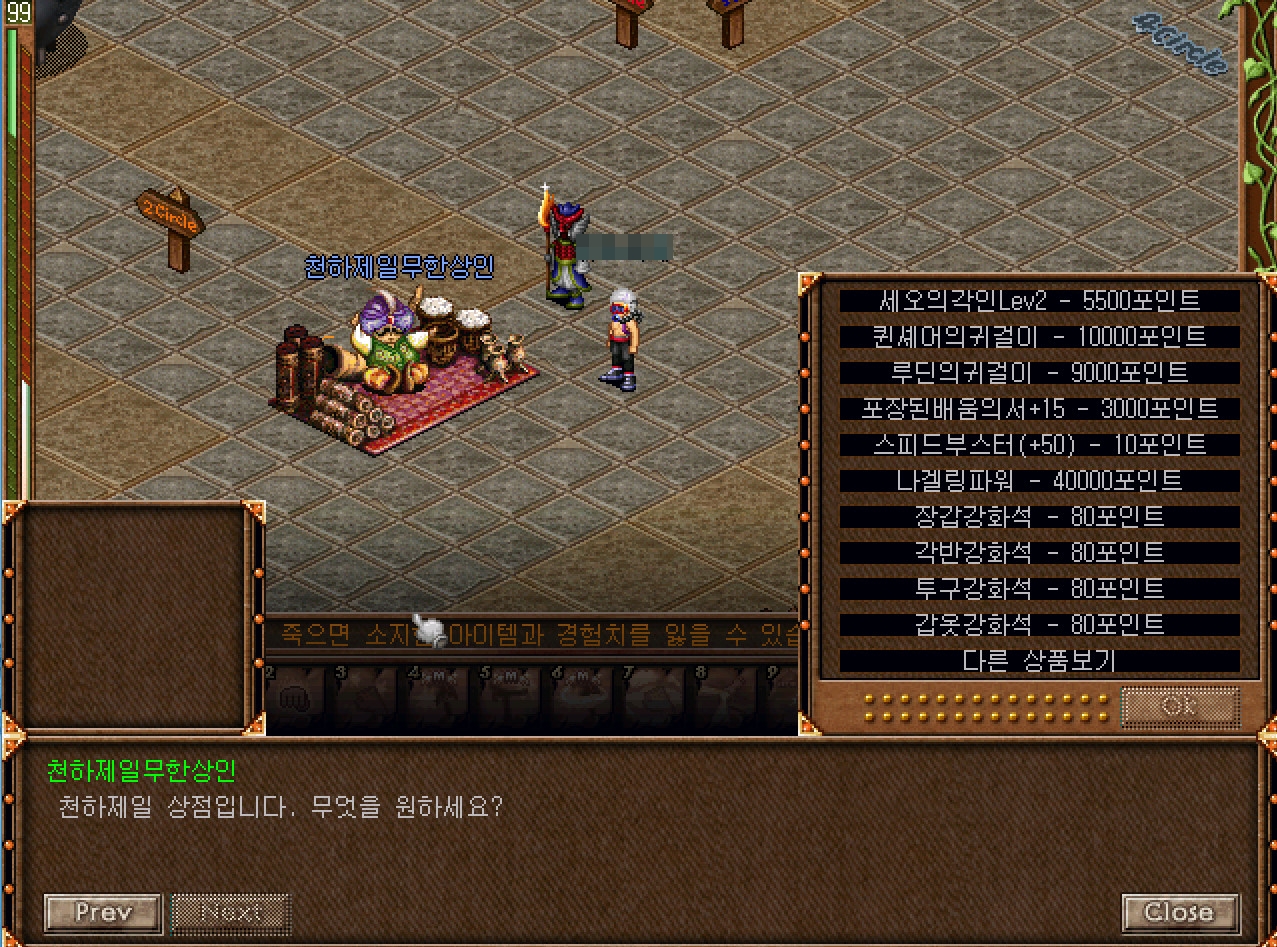Choose 나겔링파워 at 40000 points
1277x947 pixels.
point(1039,481)
